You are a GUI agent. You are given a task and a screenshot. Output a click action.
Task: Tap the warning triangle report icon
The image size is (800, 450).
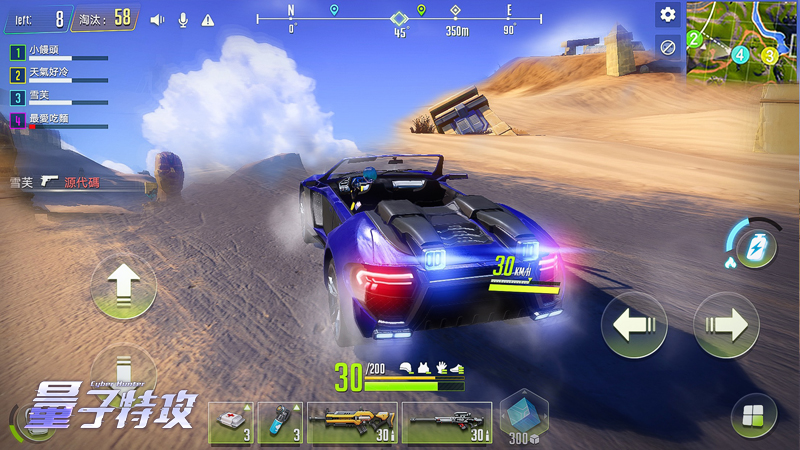(208, 19)
